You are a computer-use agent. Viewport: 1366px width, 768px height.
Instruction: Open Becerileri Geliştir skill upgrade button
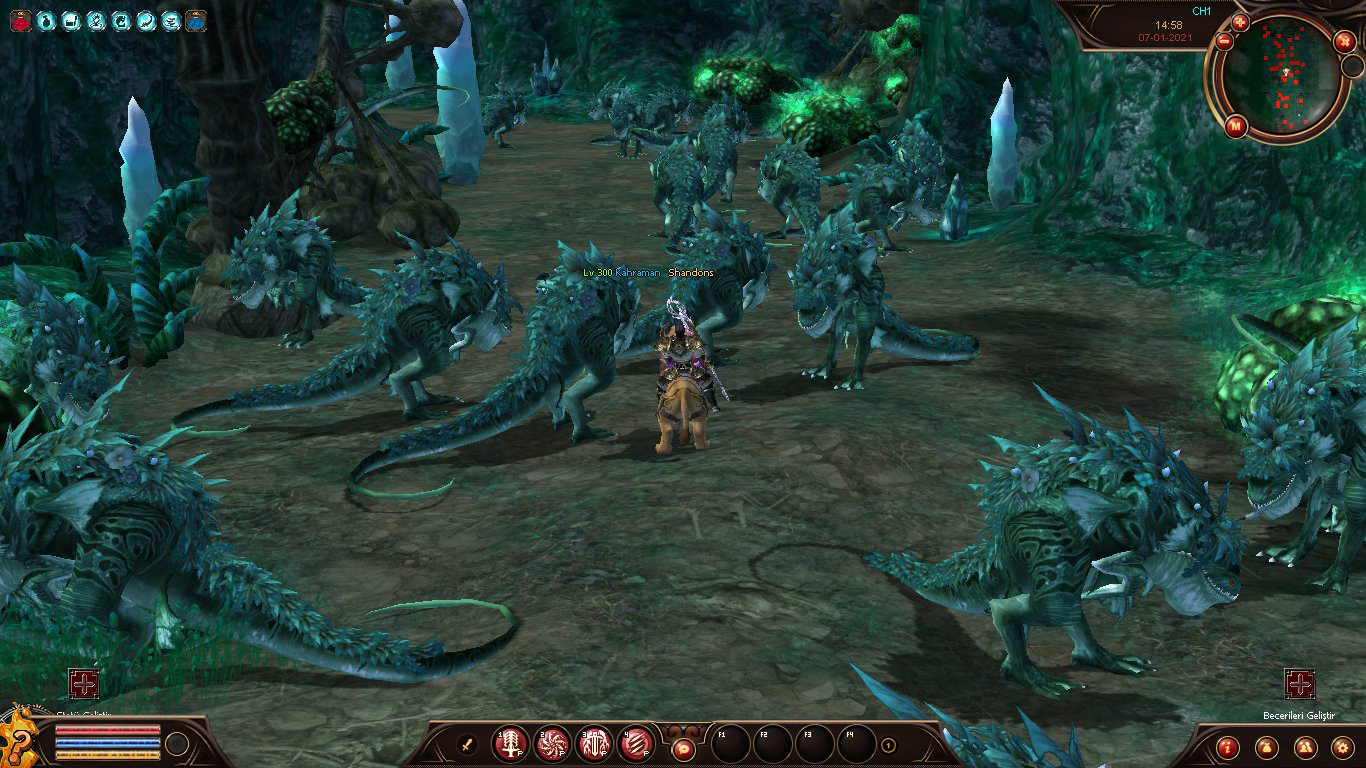[1299, 684]
